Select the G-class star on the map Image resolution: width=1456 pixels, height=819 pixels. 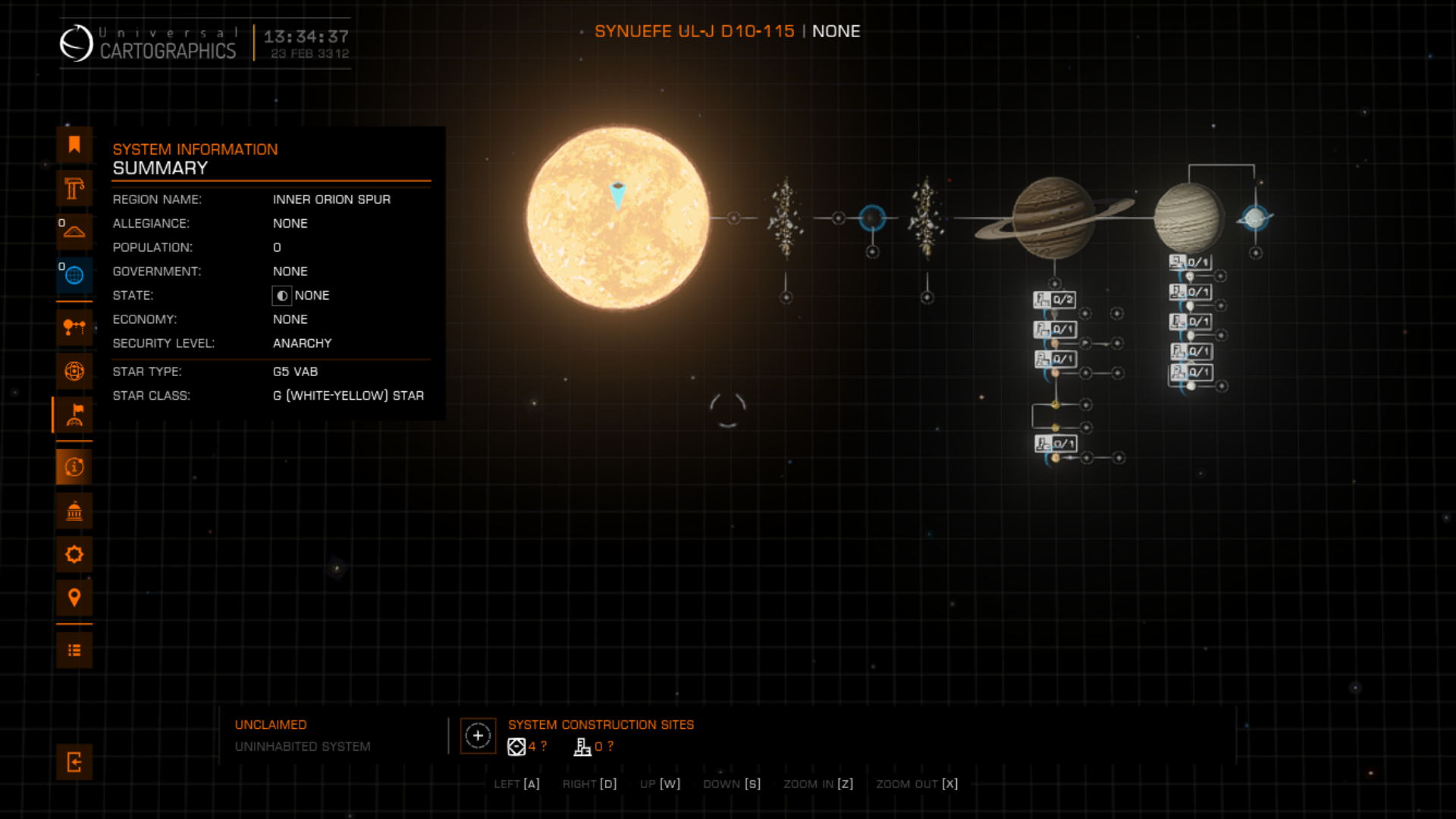click(x=618, y=218)
